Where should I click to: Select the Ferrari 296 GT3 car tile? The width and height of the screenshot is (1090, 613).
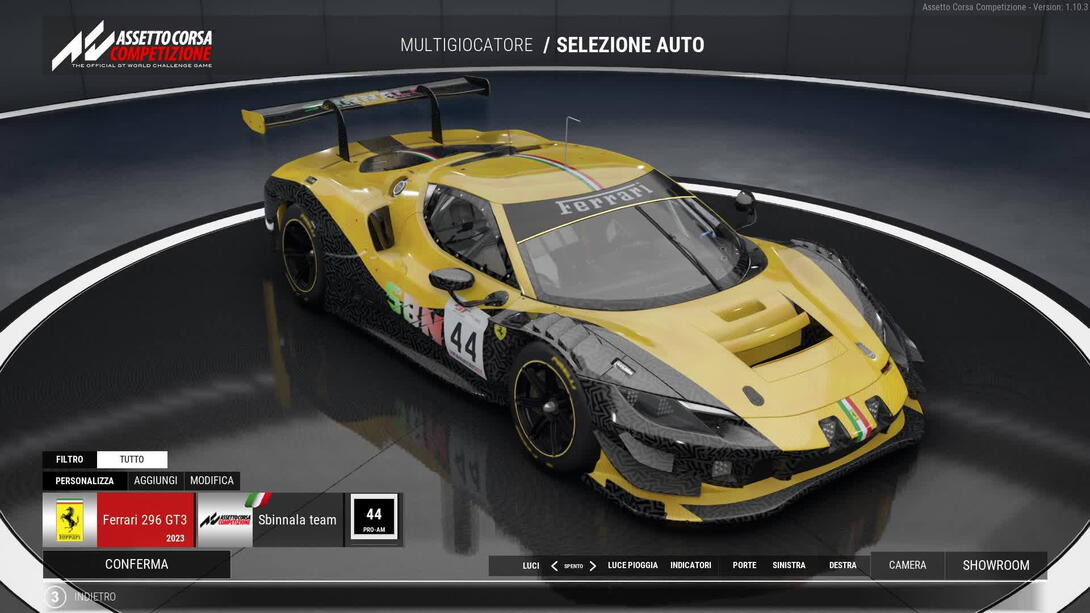click(119, 520)
